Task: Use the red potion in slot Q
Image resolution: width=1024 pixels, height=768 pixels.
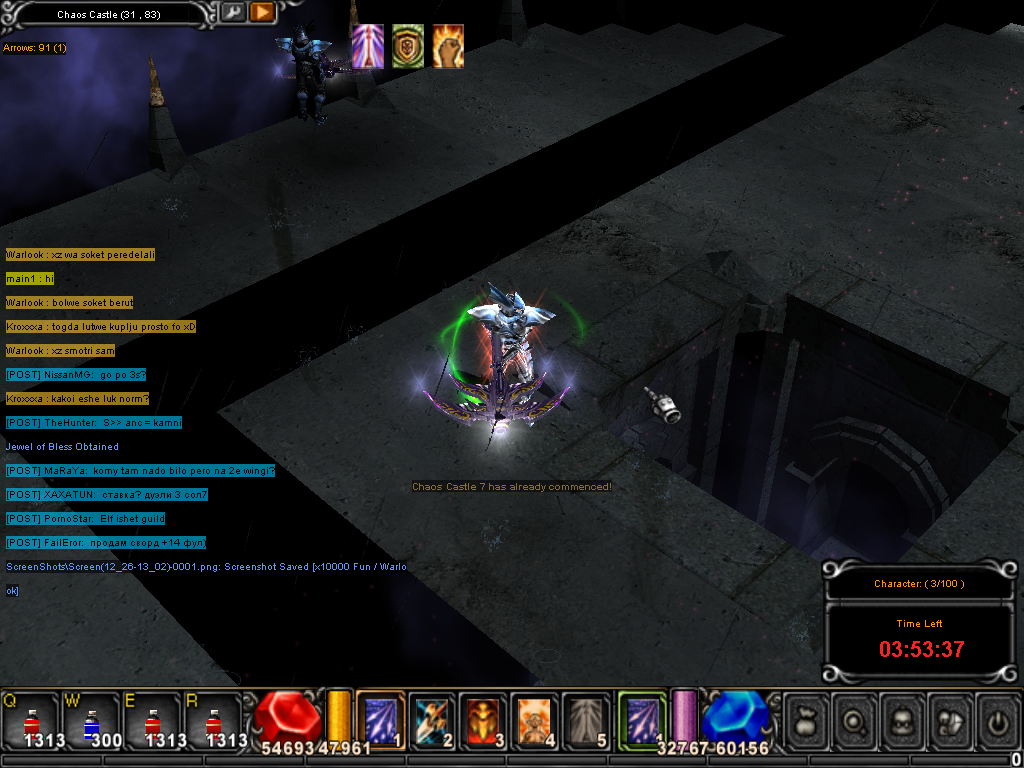Action: tap(30, 720)
